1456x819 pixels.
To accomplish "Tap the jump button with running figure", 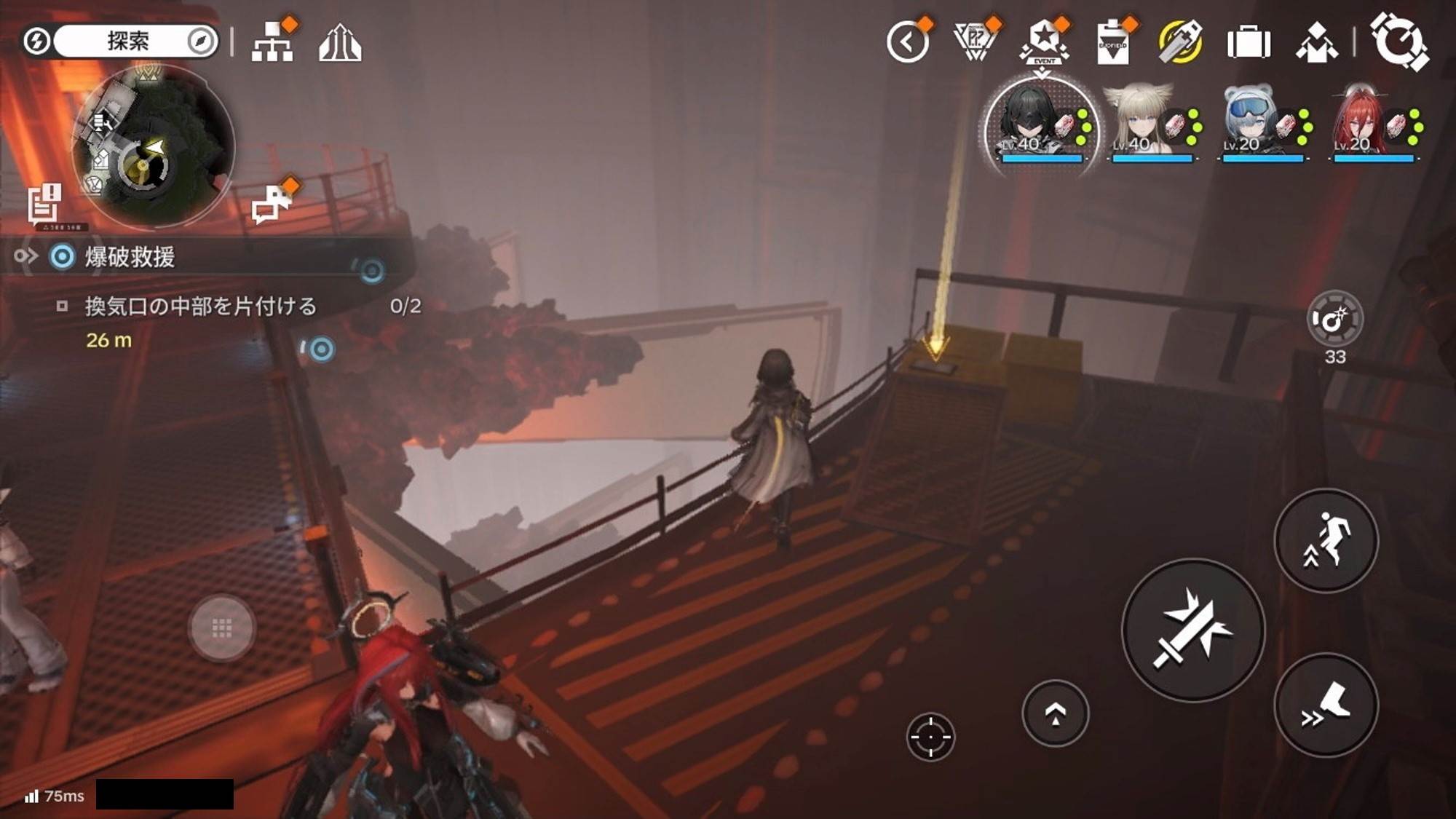I will [x=1326, y=540].
